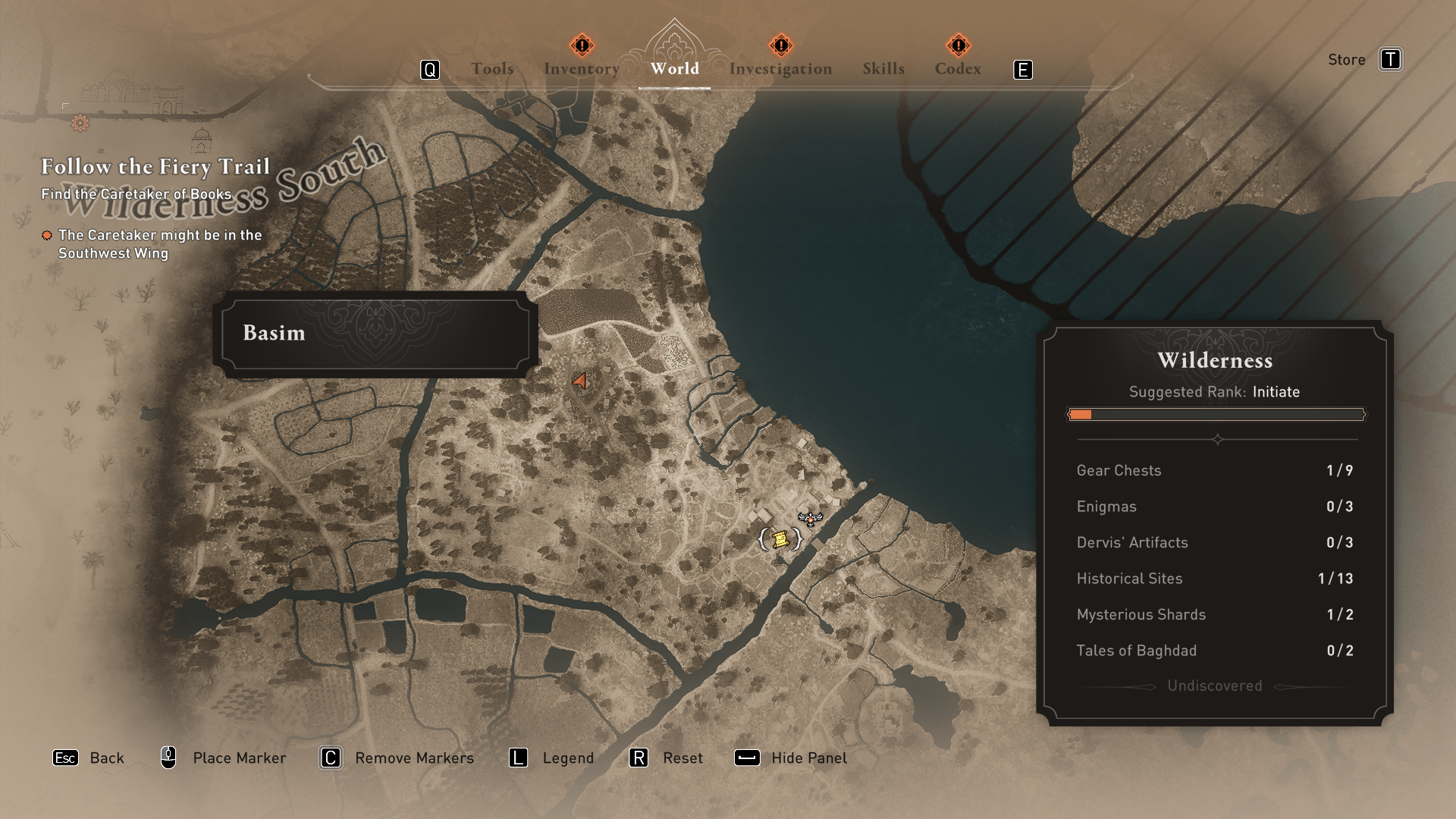Toggle Remove Markers option
The height and width of the screenshot is (819, 1456).
tap(330, 758)
